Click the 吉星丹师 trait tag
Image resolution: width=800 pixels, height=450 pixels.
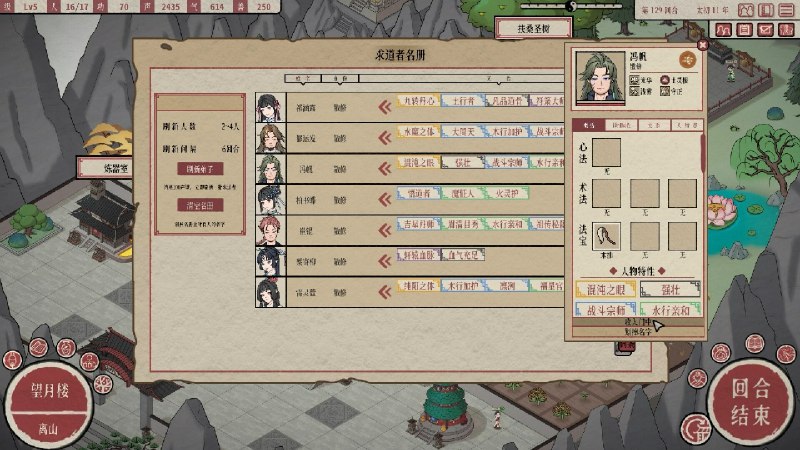point(421,226)
